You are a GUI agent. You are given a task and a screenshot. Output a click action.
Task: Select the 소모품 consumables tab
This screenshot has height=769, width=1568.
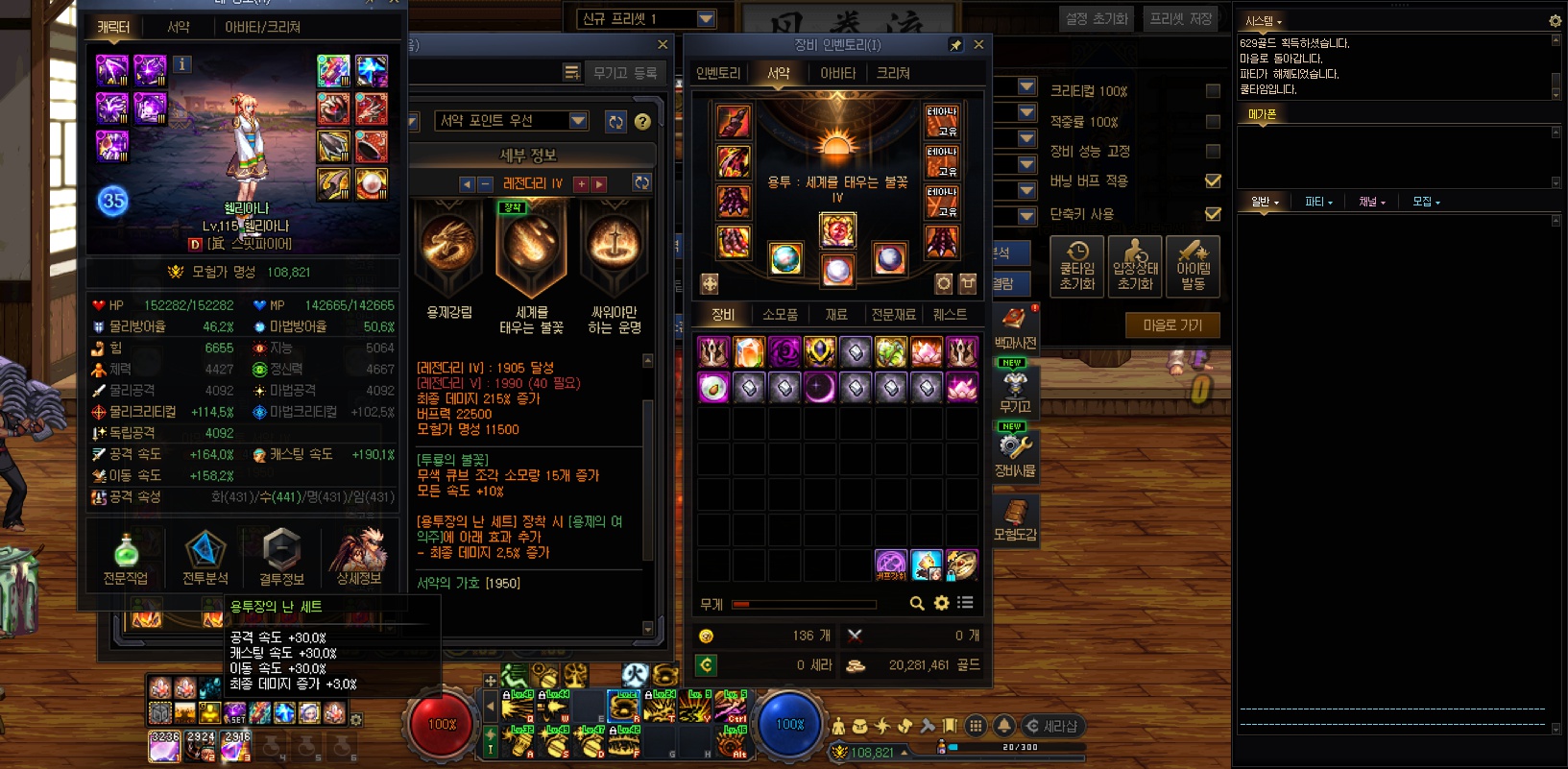[x=780, y=314]
